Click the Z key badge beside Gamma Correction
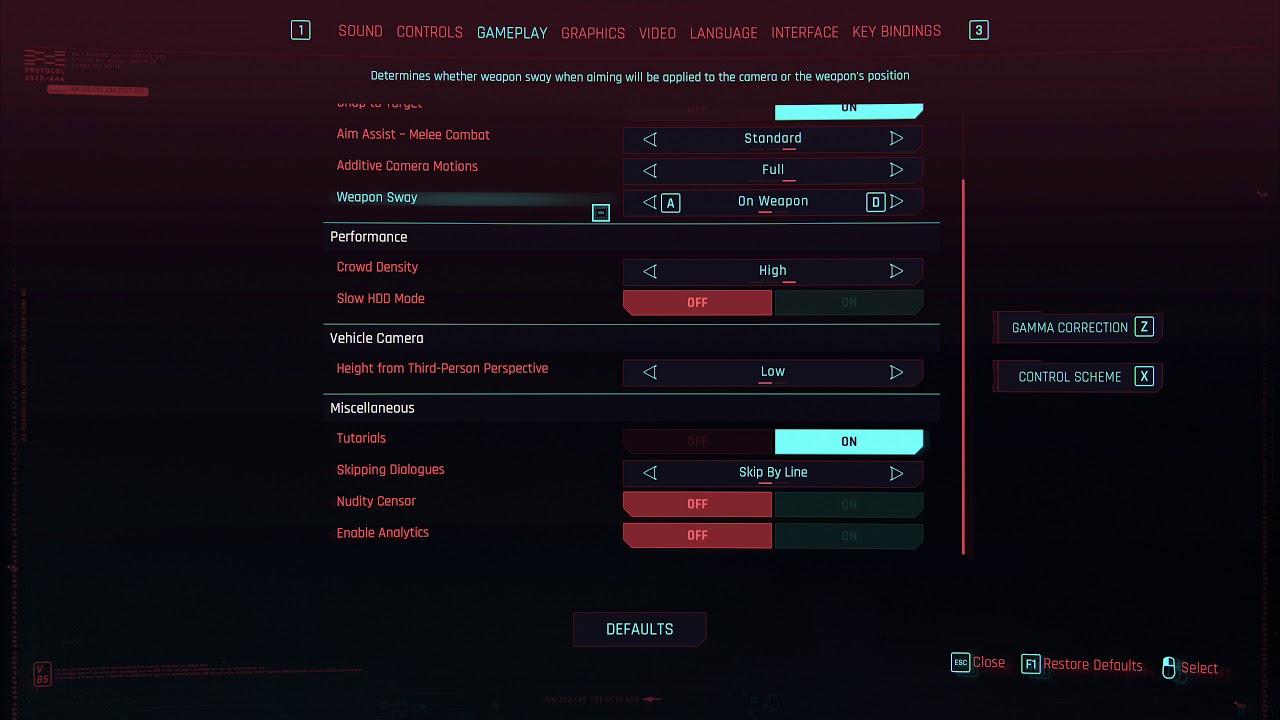This screenshot has width=1280, height=720. pyautogui.click(x=1146, y=326)
